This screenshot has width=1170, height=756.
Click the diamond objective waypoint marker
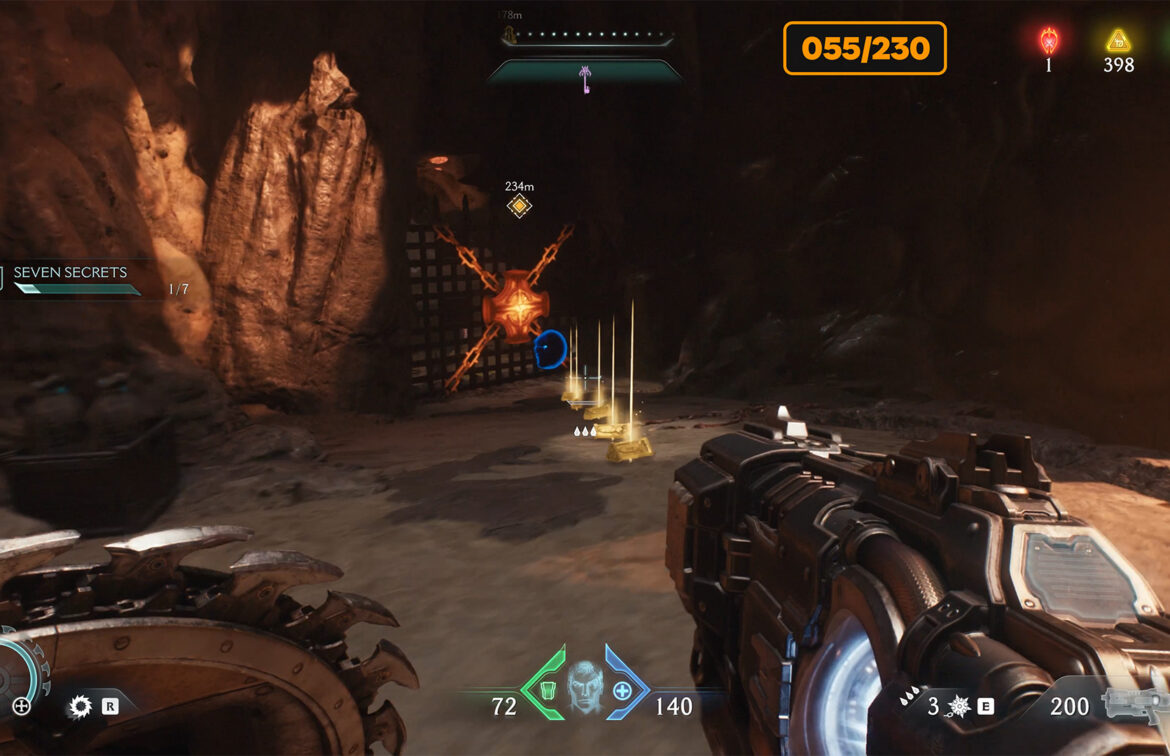click(519, 206)
